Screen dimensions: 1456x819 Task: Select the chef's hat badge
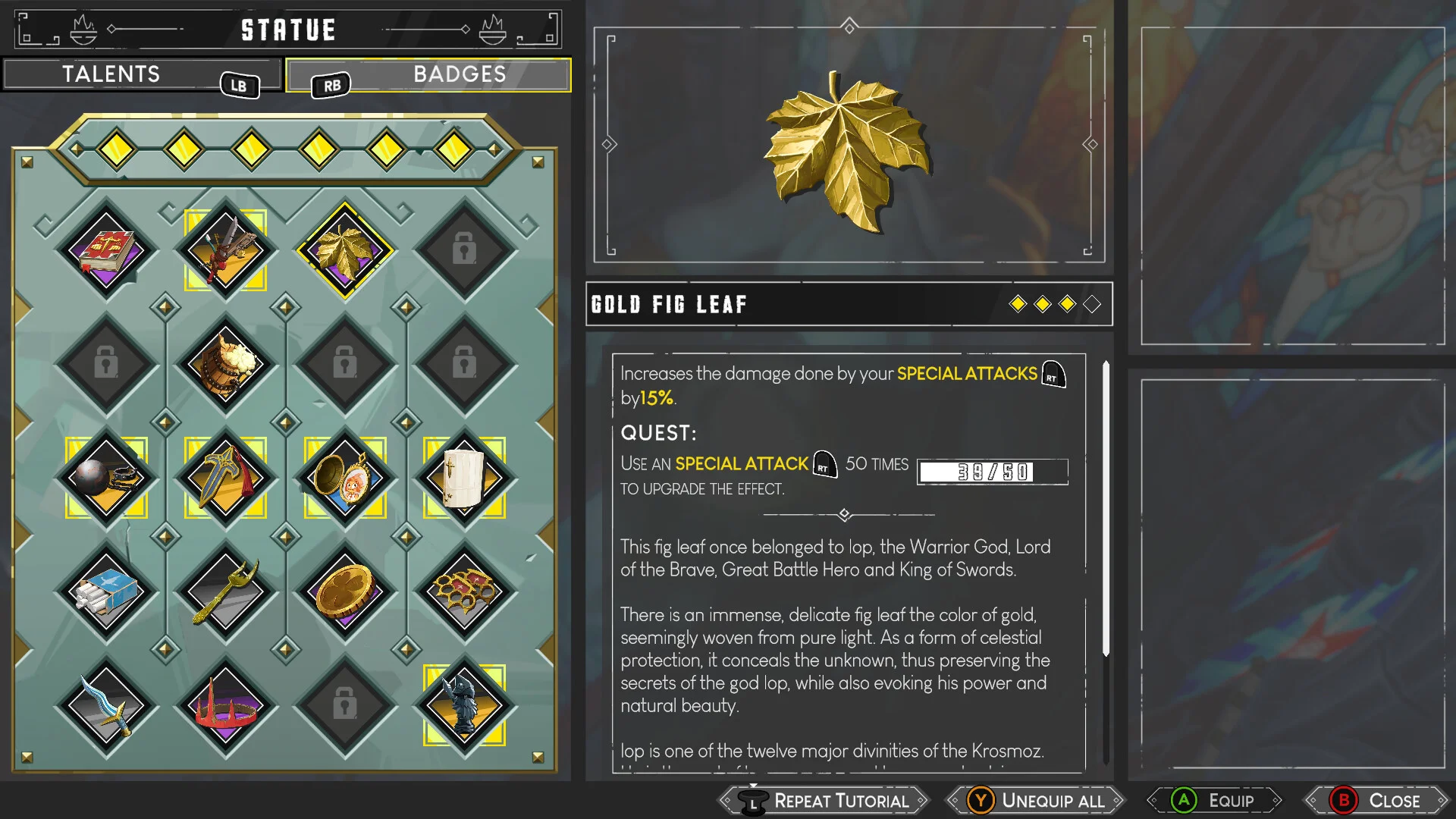click(x=464, y=479)
